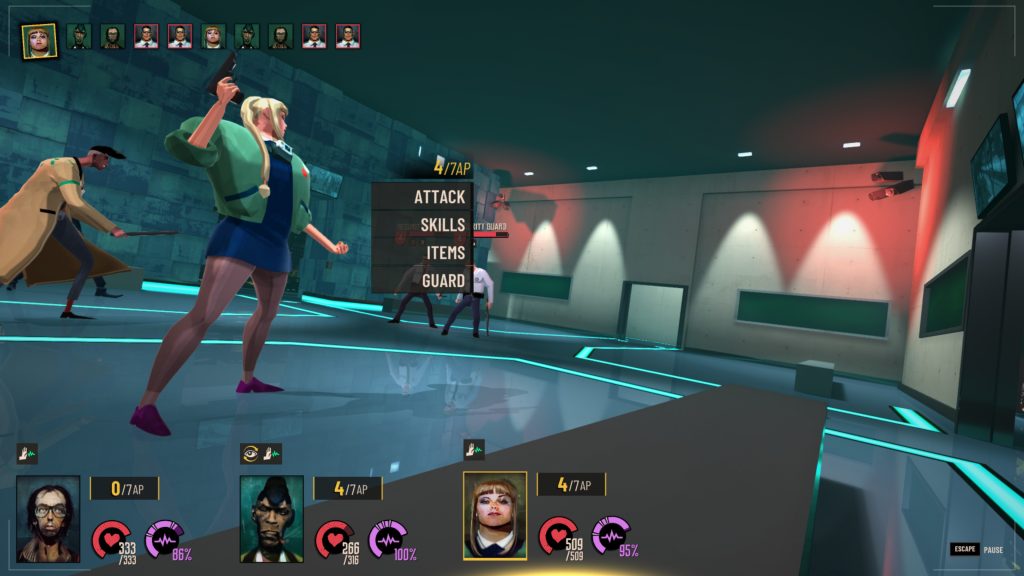Open the SKILLS combat option

tap(442, 225)
